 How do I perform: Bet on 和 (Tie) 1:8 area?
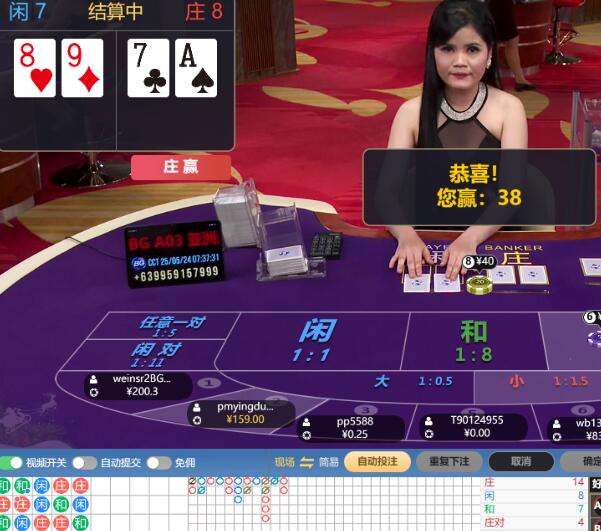(473, 341)
